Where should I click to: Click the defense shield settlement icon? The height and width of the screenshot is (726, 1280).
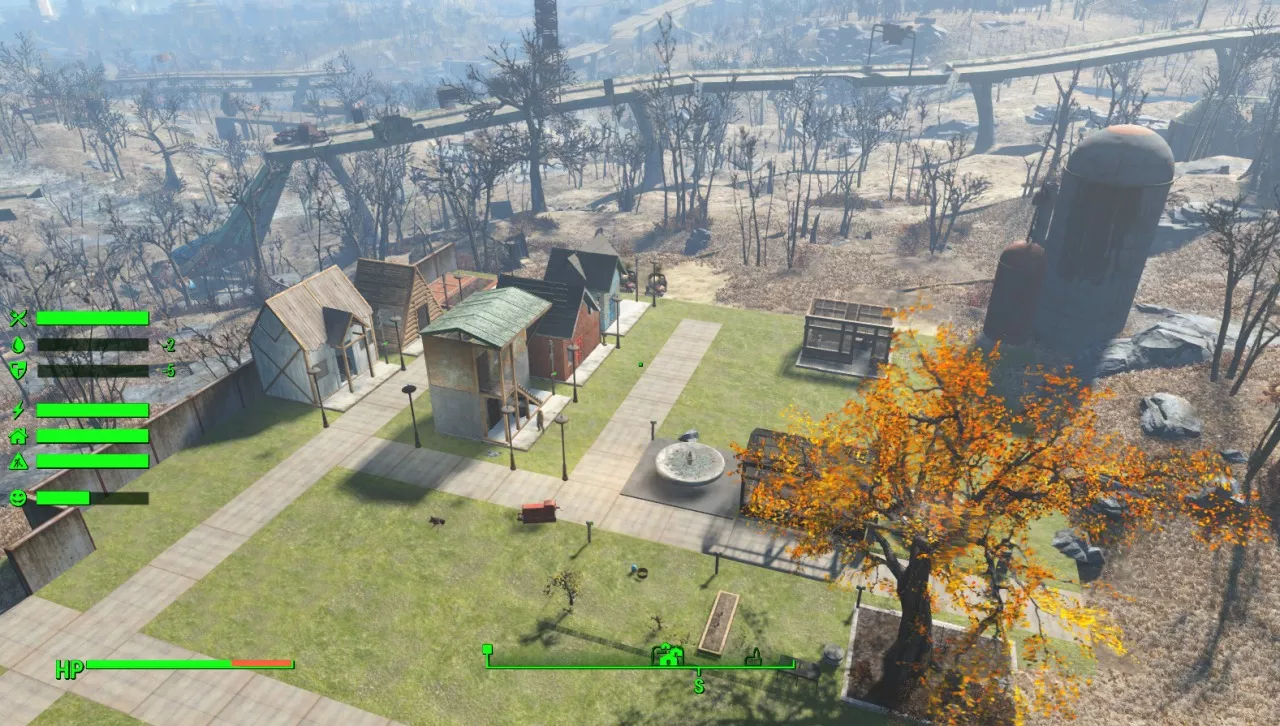click(18, 370)
